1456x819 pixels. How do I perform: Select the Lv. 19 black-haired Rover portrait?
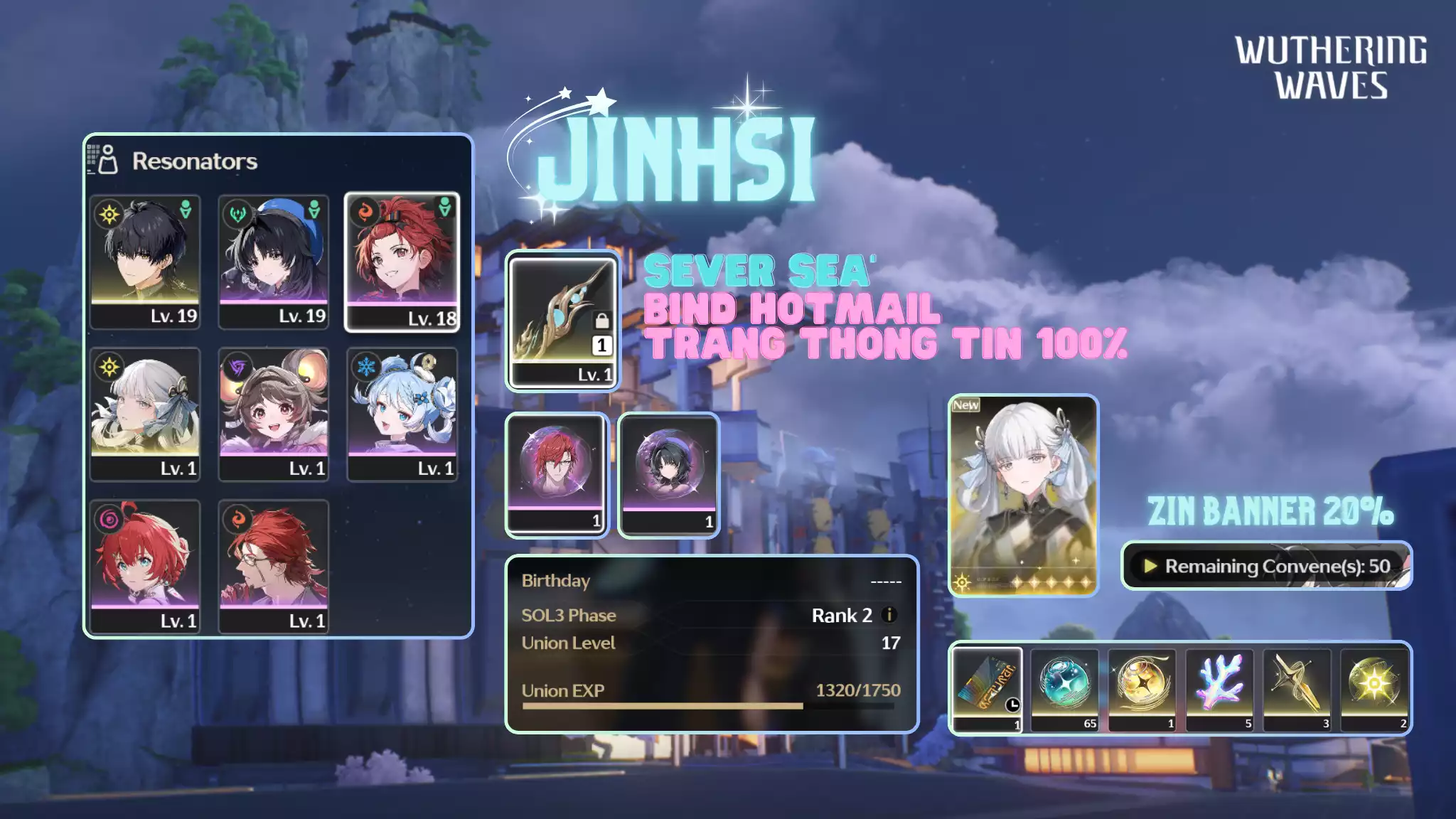pos(145,261)
